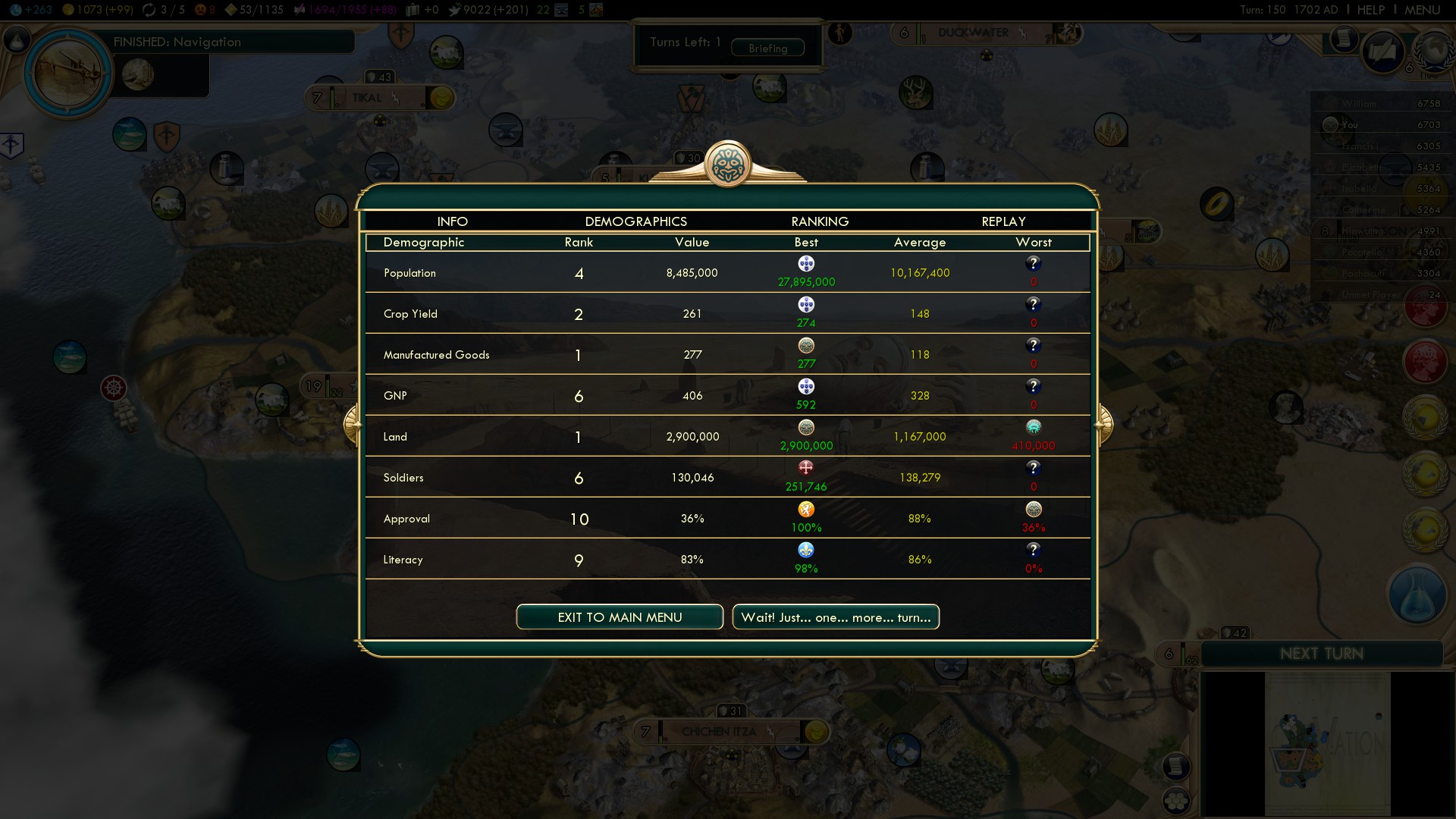
Task: Show the RANKING tab
Action: coord(820,221)
